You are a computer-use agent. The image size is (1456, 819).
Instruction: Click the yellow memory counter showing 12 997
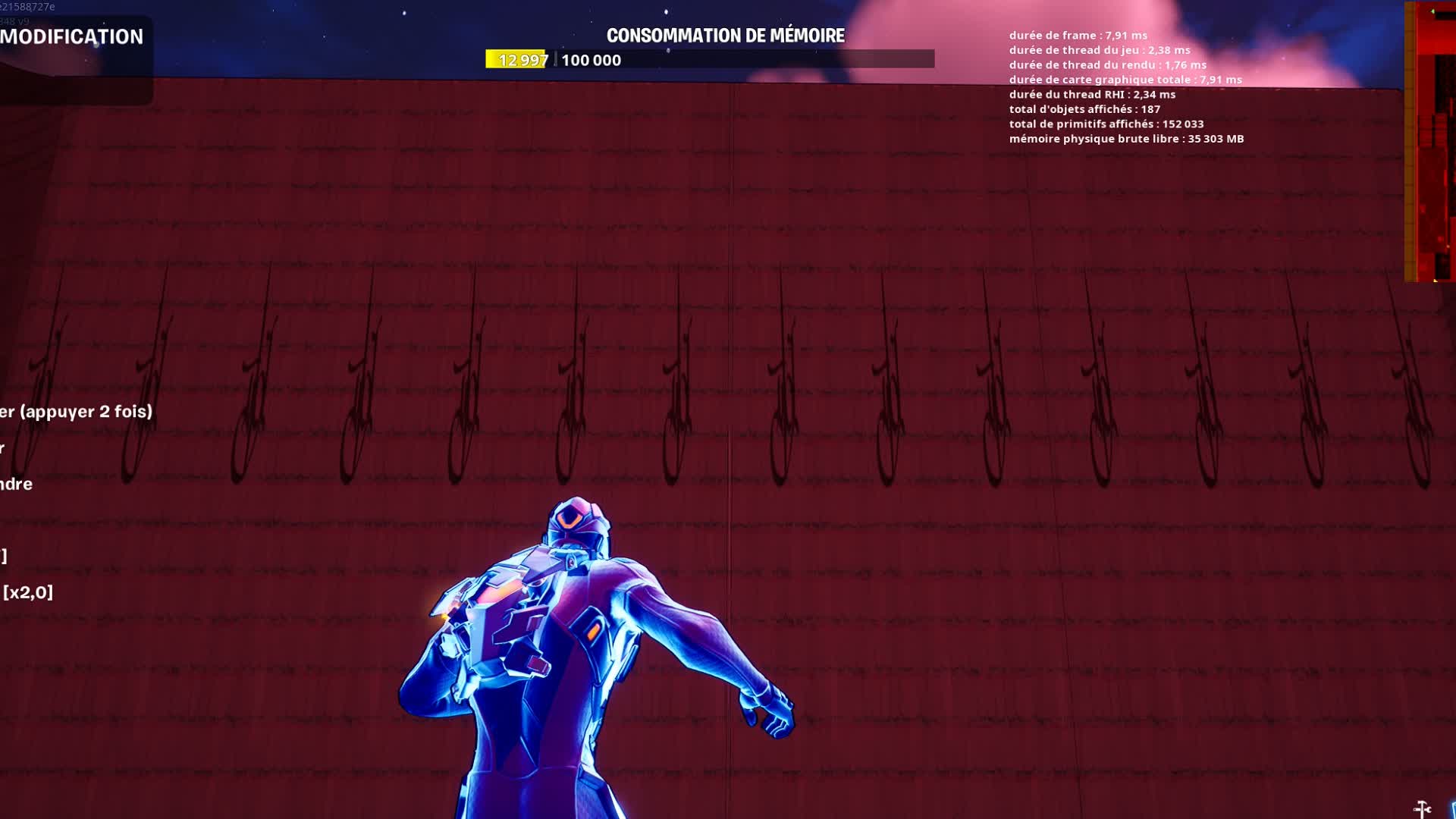pyautogui.click(x=514, y=59)
